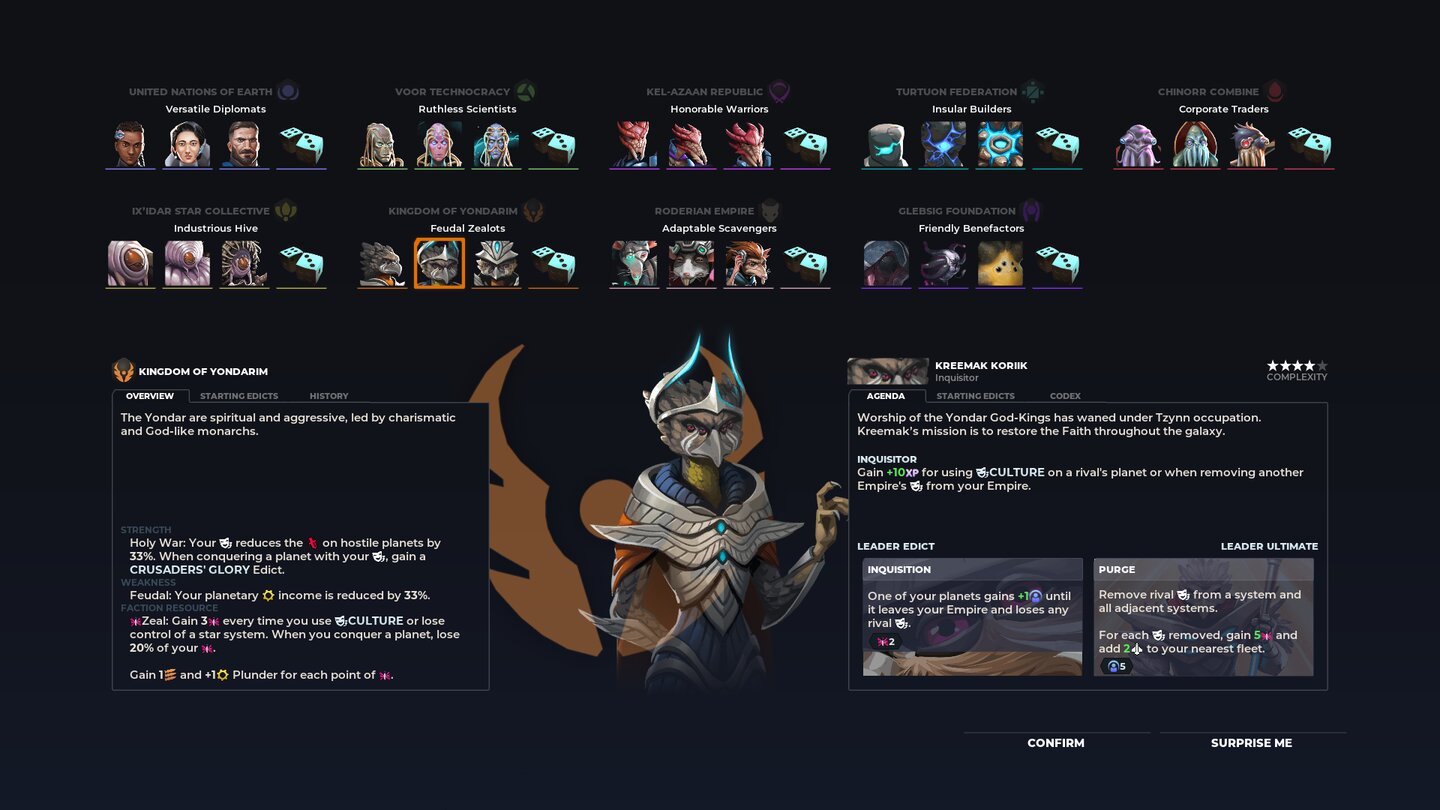Click Kreemak Koriik's portrait in the agenda panel

(x=888, y=370)
